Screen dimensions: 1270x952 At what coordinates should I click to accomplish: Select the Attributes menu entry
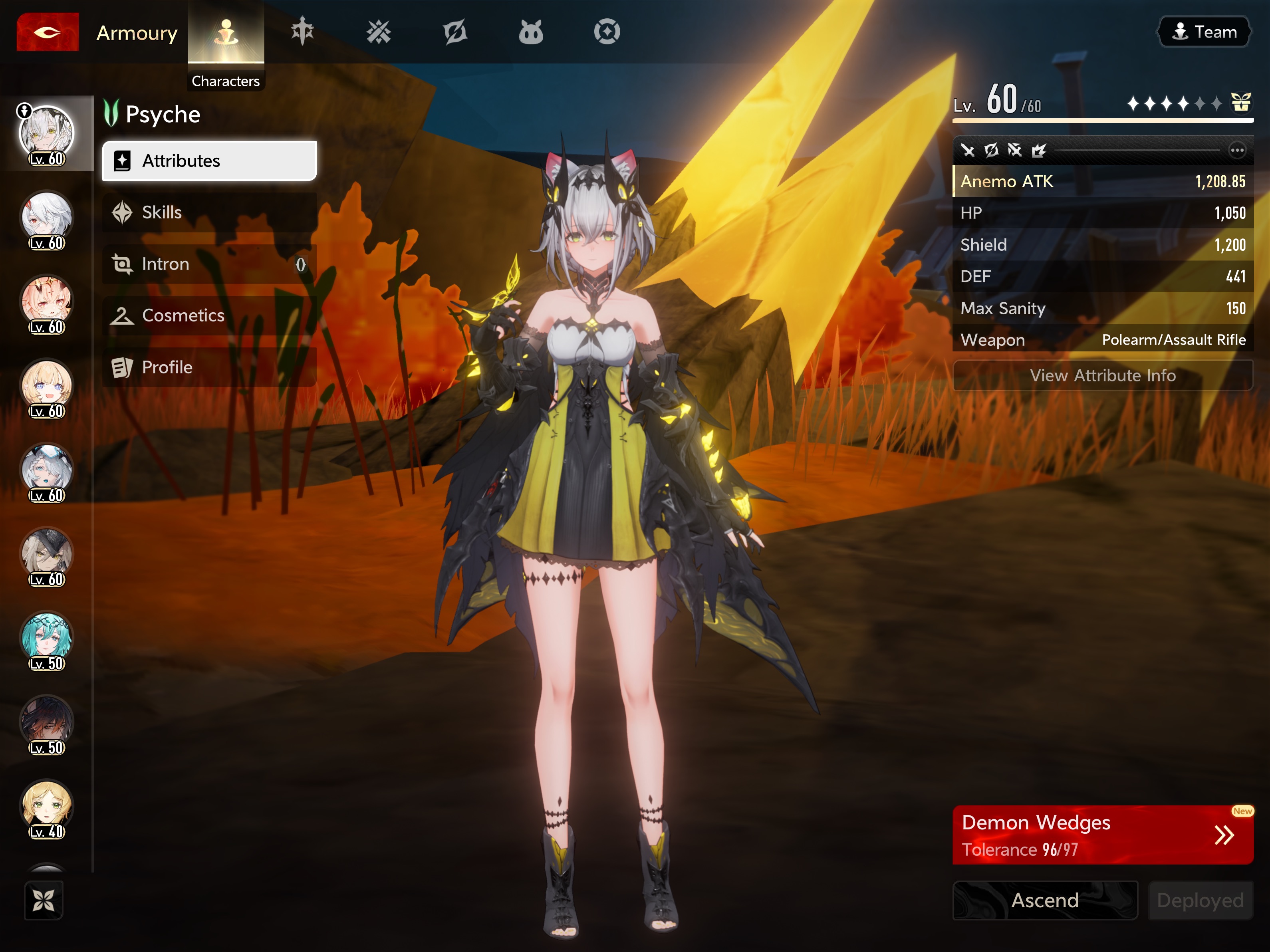[209, 161]
